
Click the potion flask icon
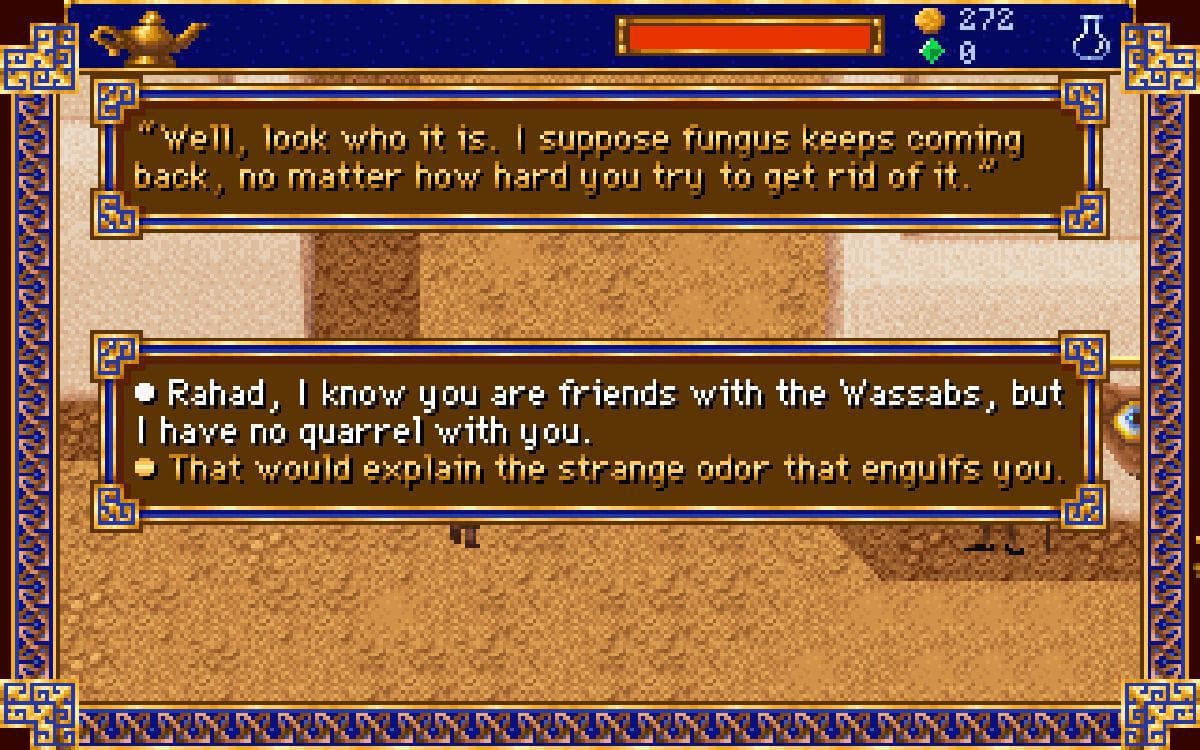click(1092, 37)
